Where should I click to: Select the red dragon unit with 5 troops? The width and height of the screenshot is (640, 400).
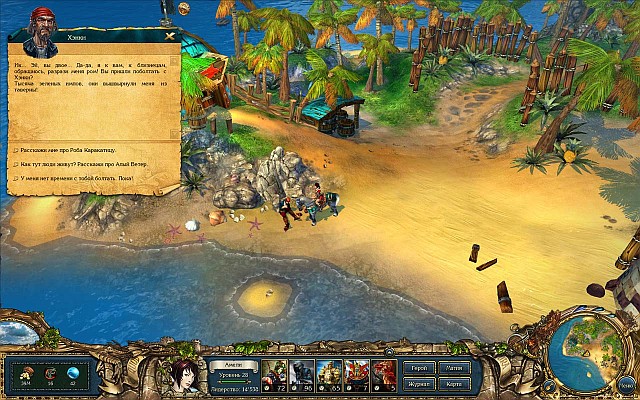point(384,375)
